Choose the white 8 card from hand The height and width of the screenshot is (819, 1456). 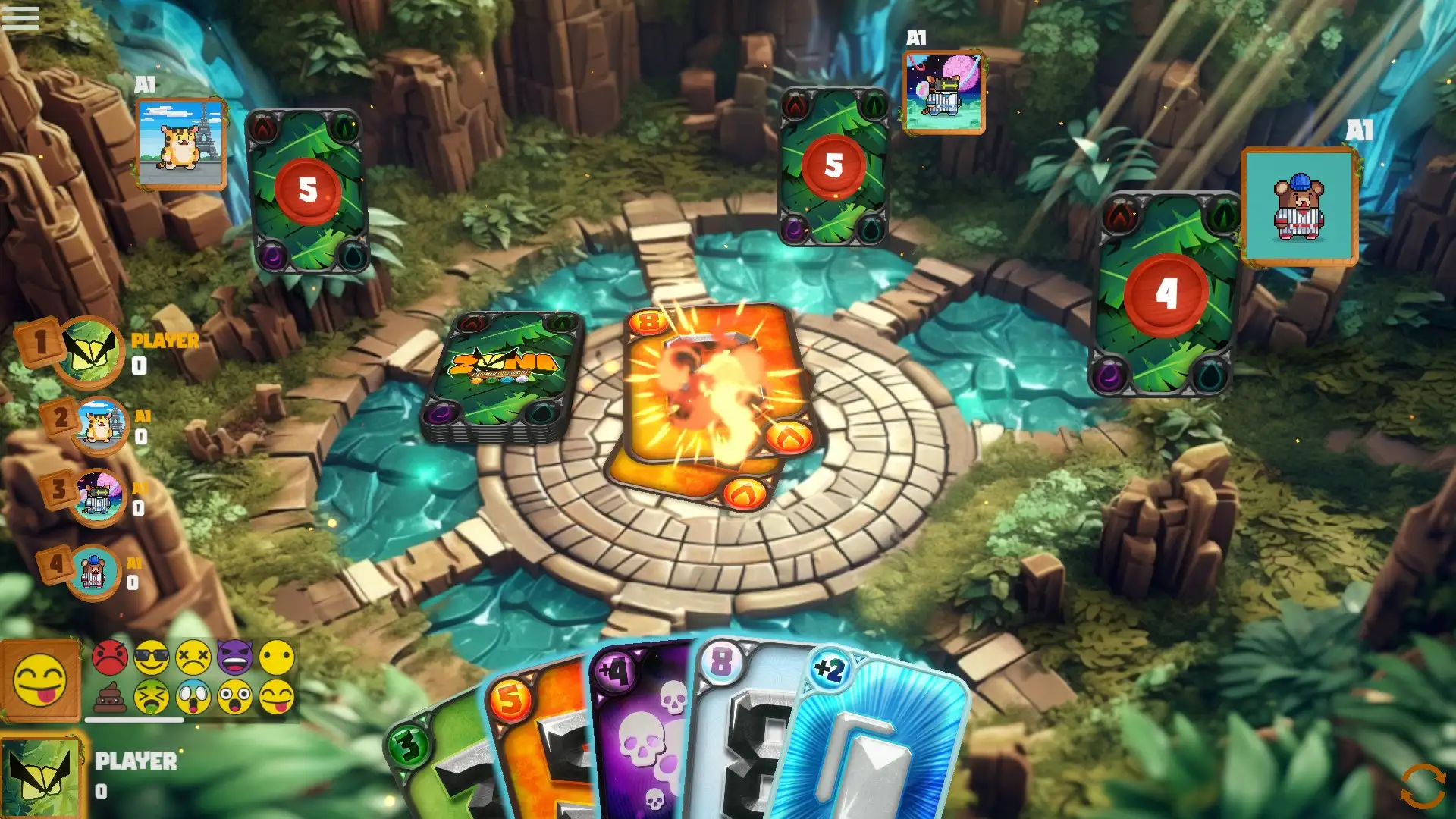point(739,728)
